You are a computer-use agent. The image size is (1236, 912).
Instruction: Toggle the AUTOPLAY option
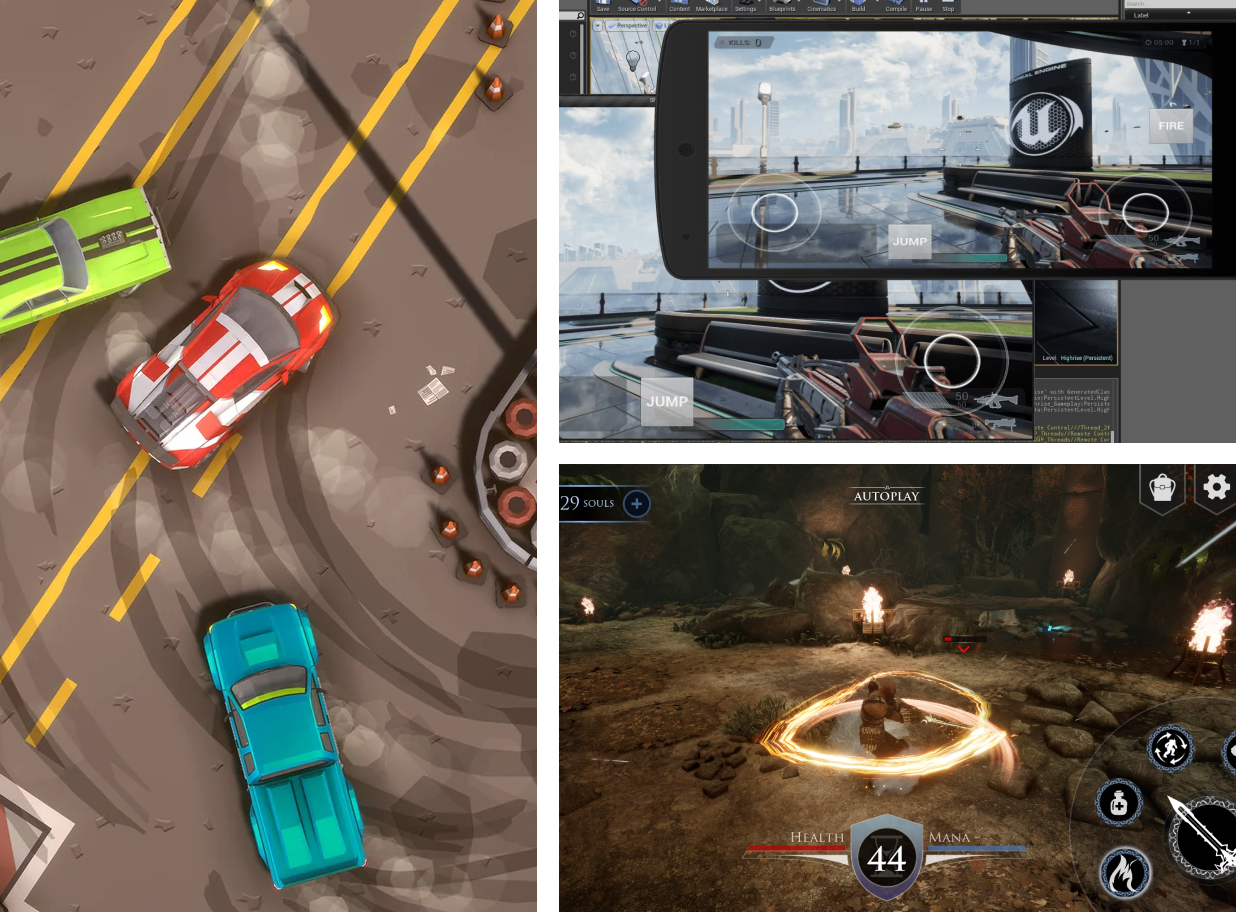click(886, 496)
